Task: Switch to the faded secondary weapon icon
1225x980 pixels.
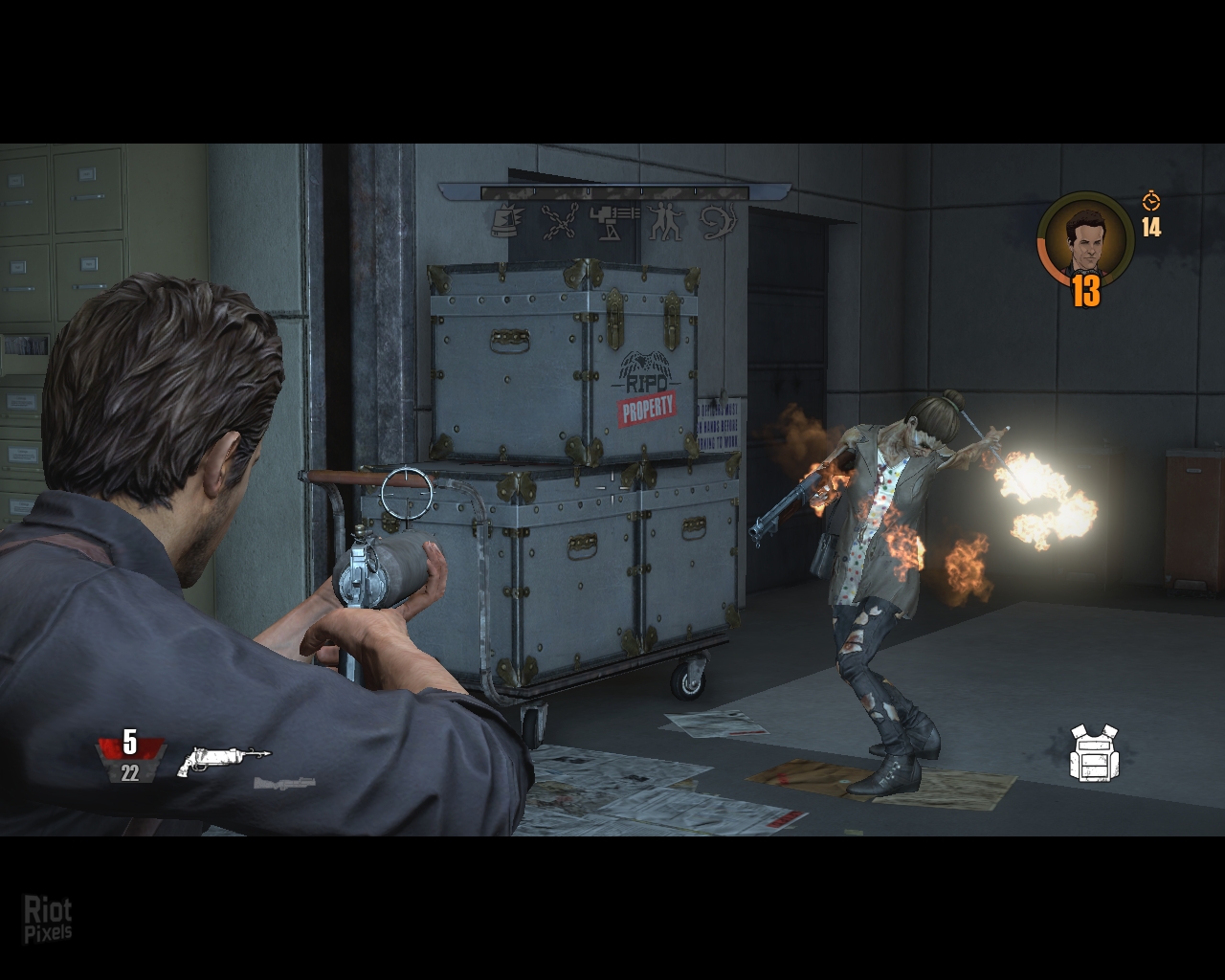Action: click(284, 784)
